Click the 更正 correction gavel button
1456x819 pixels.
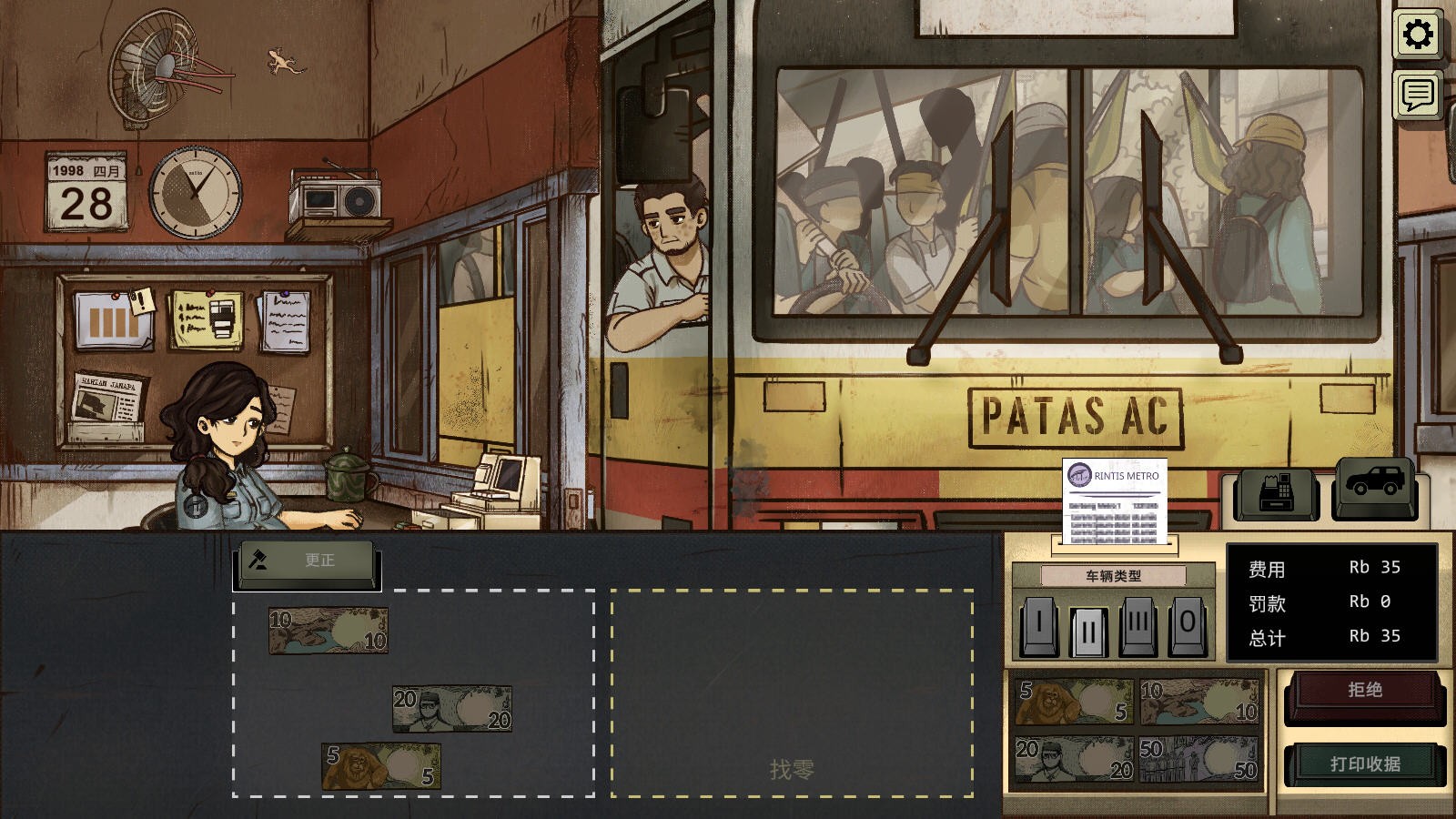pos(307,561)
